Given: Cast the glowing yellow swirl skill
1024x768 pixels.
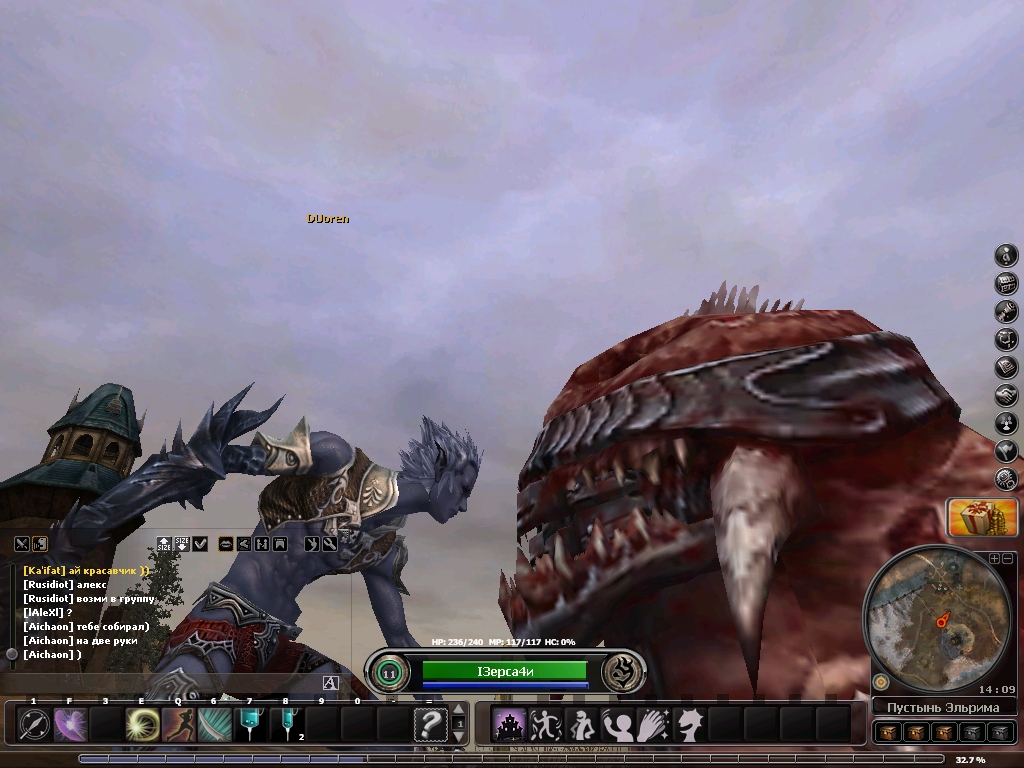Looking at the screenshot, I should [x=142, y=724].
